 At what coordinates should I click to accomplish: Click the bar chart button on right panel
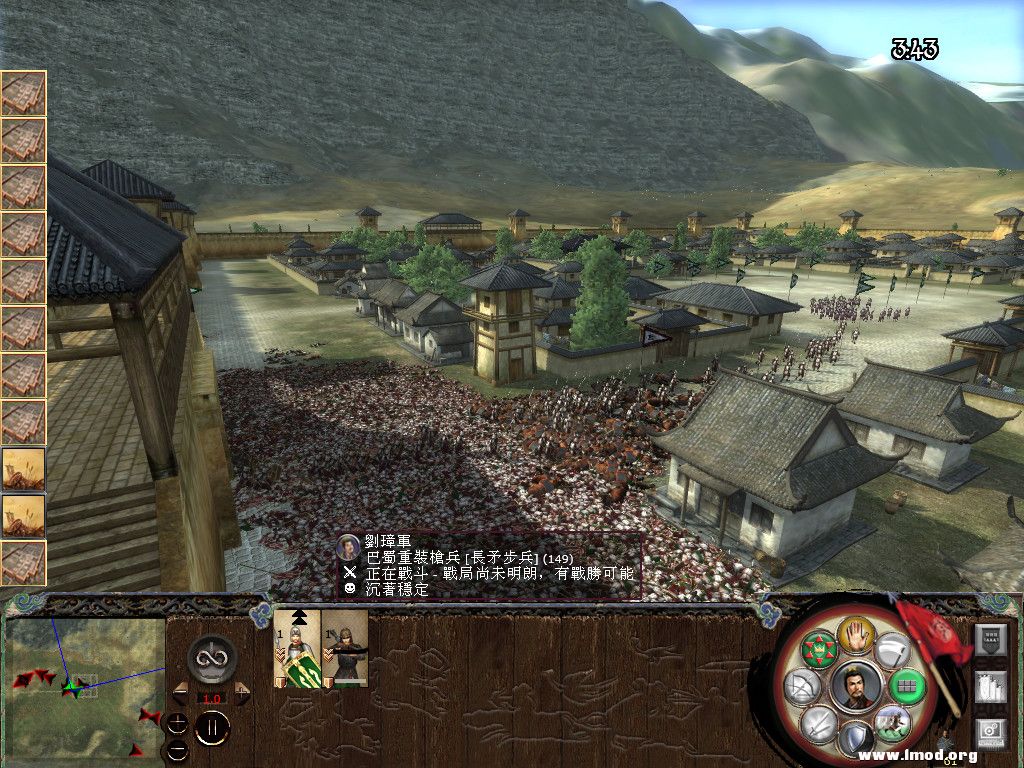(x=990, y=686)
